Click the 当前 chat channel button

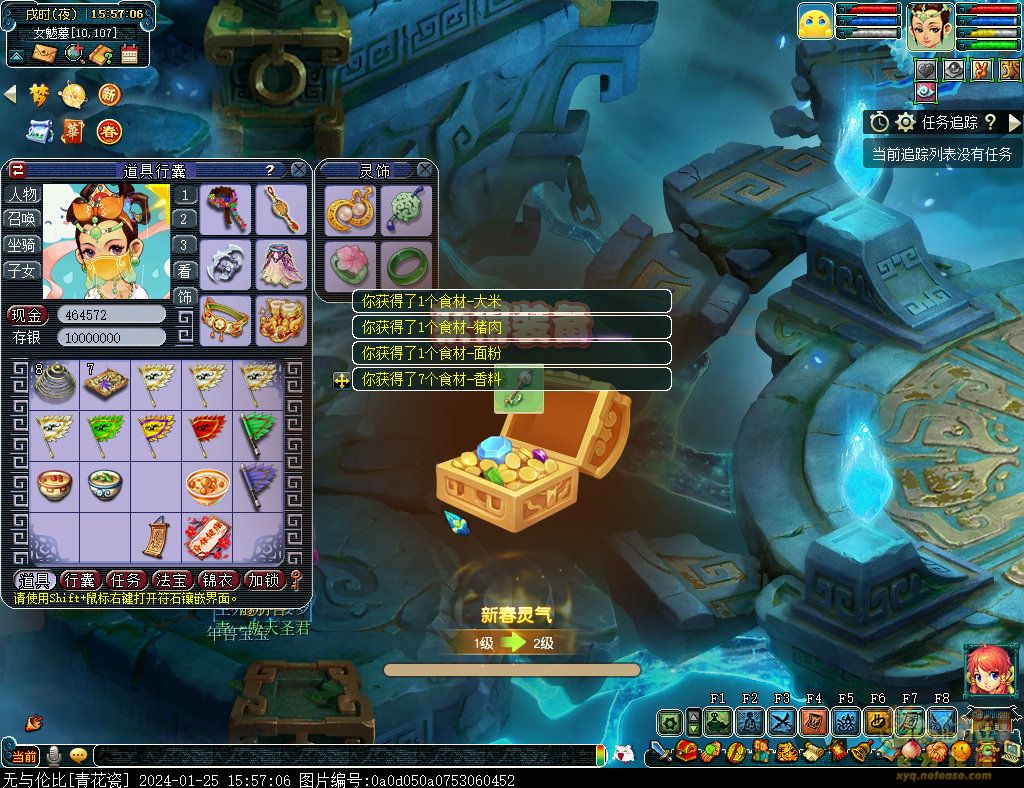[24, 756]
